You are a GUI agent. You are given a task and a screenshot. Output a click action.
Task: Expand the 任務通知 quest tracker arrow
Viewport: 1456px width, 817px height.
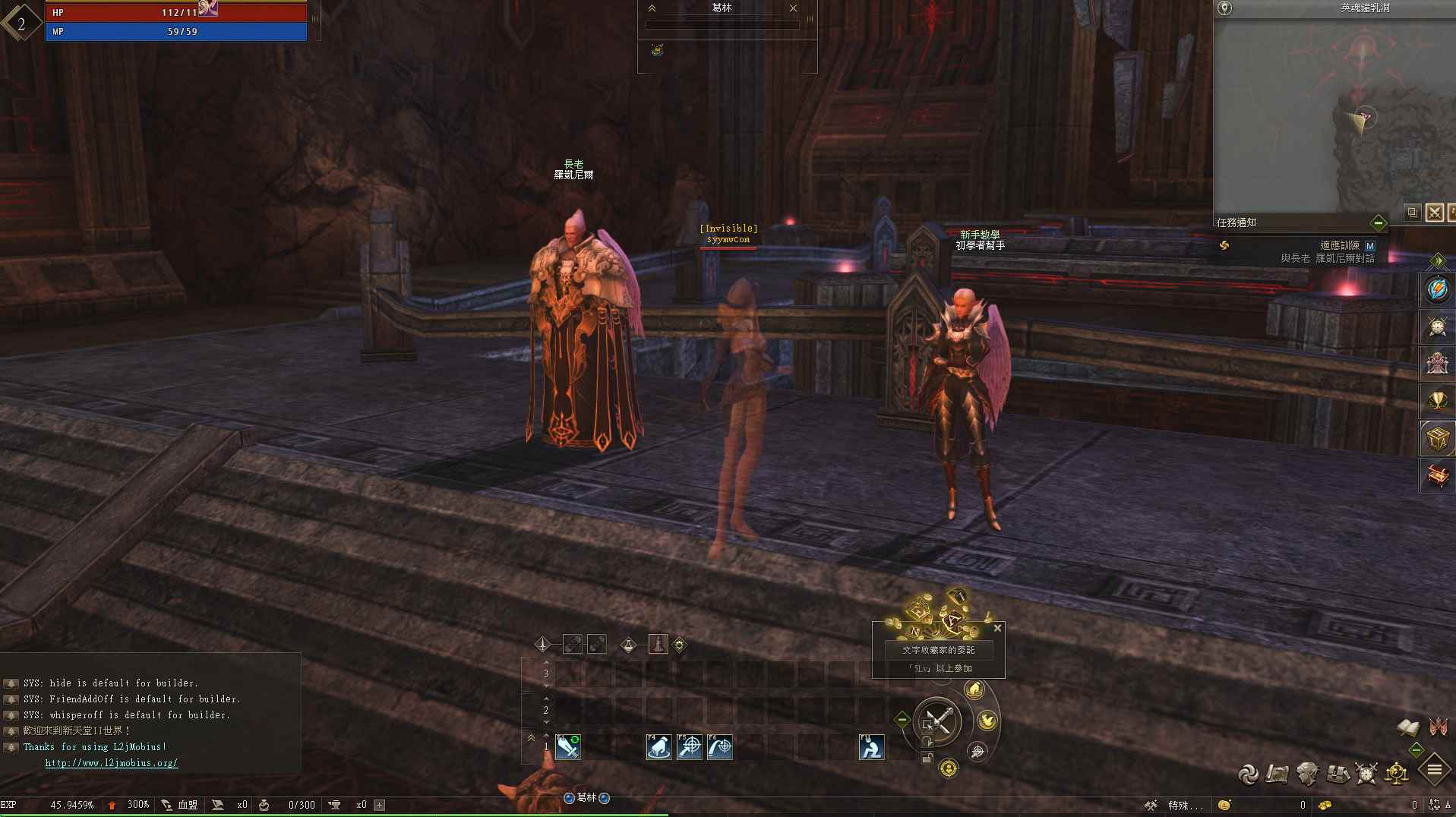tap(1379, 223)
